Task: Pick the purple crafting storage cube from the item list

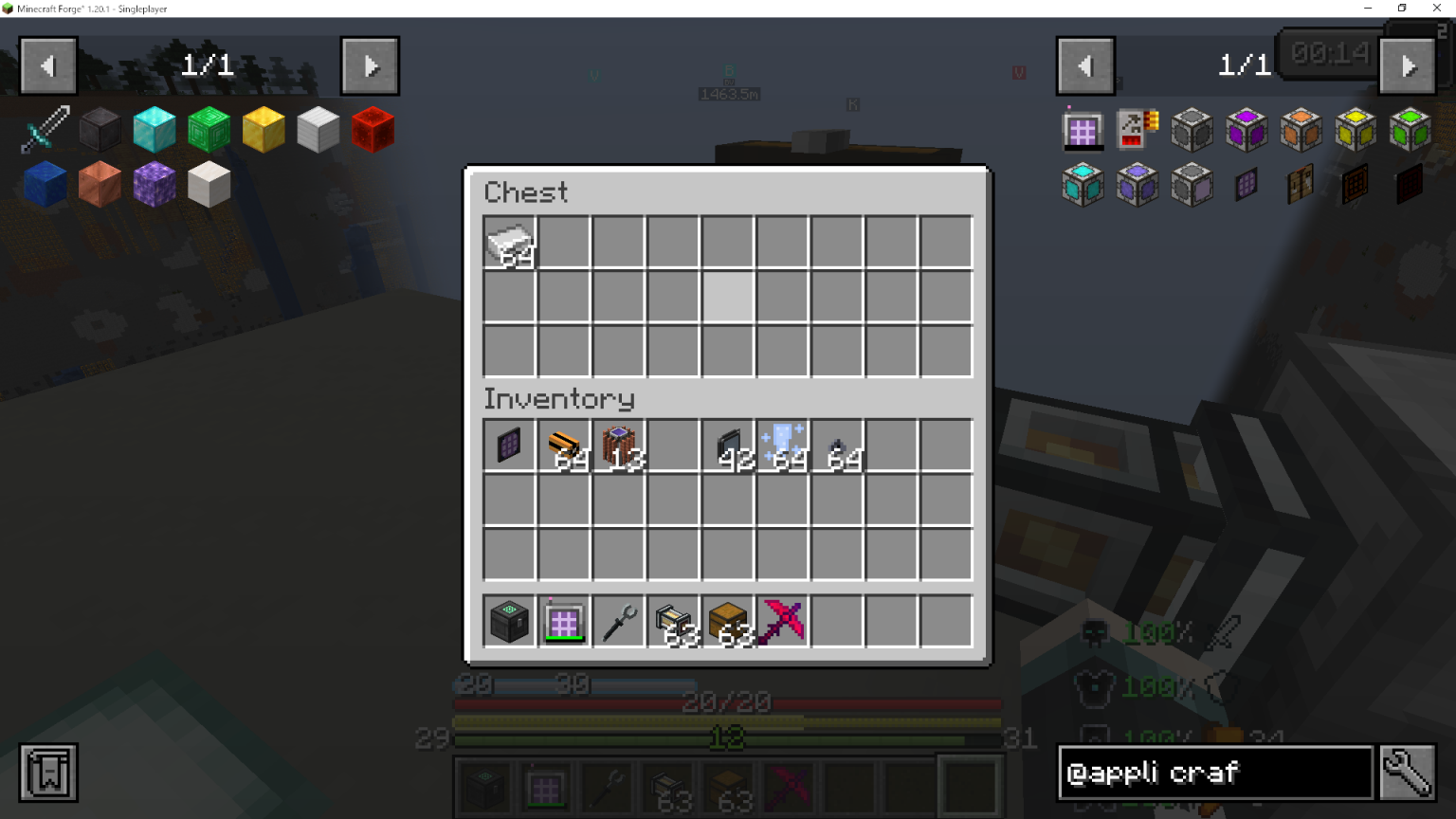Action: click(1246, 130)
